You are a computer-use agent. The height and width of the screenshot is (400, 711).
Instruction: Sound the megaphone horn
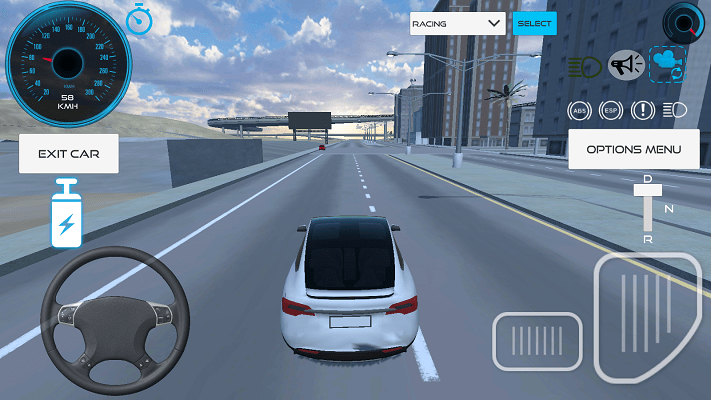pos(625,66)
